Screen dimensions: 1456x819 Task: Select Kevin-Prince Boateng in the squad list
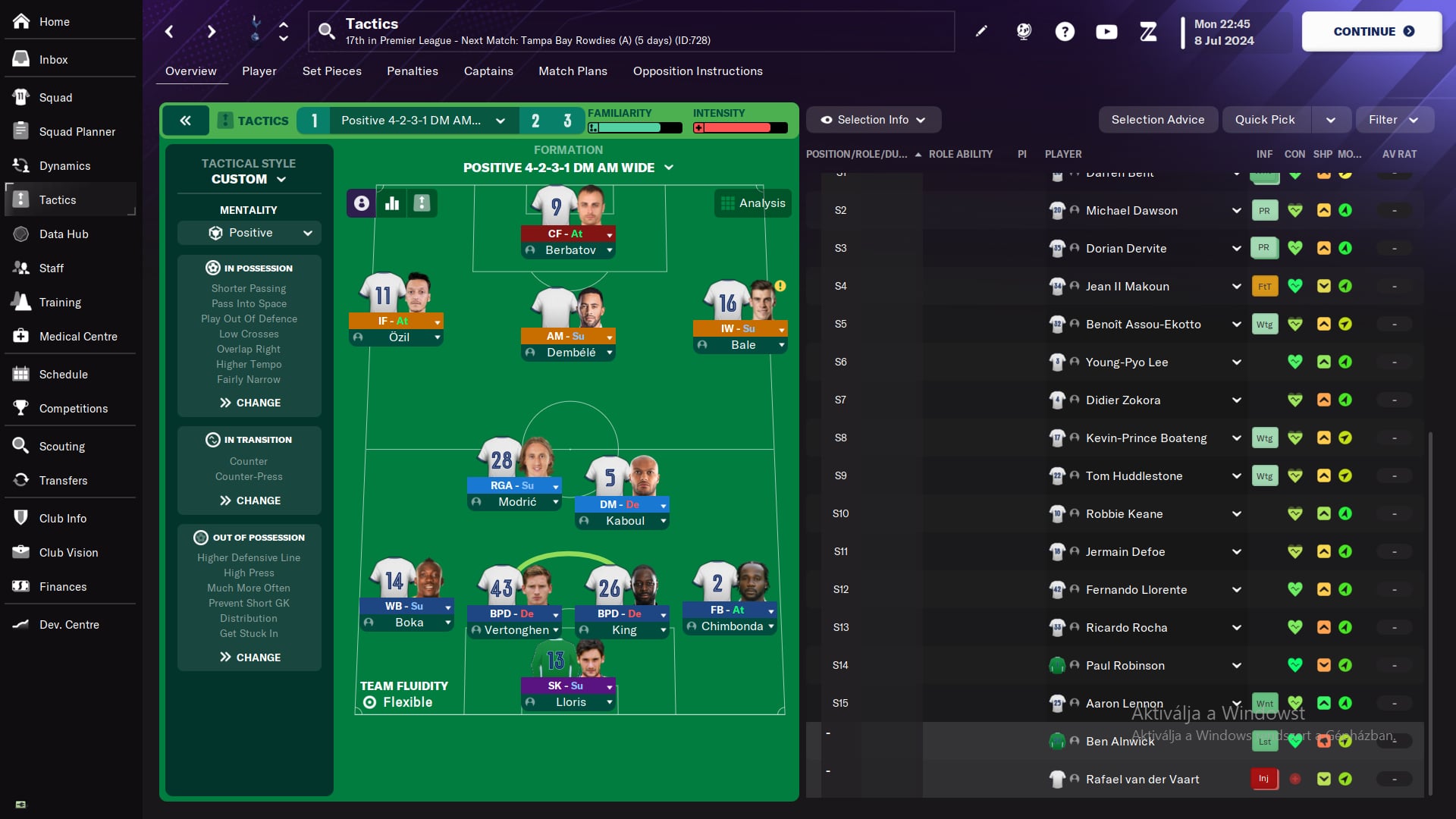(1145, 438)
